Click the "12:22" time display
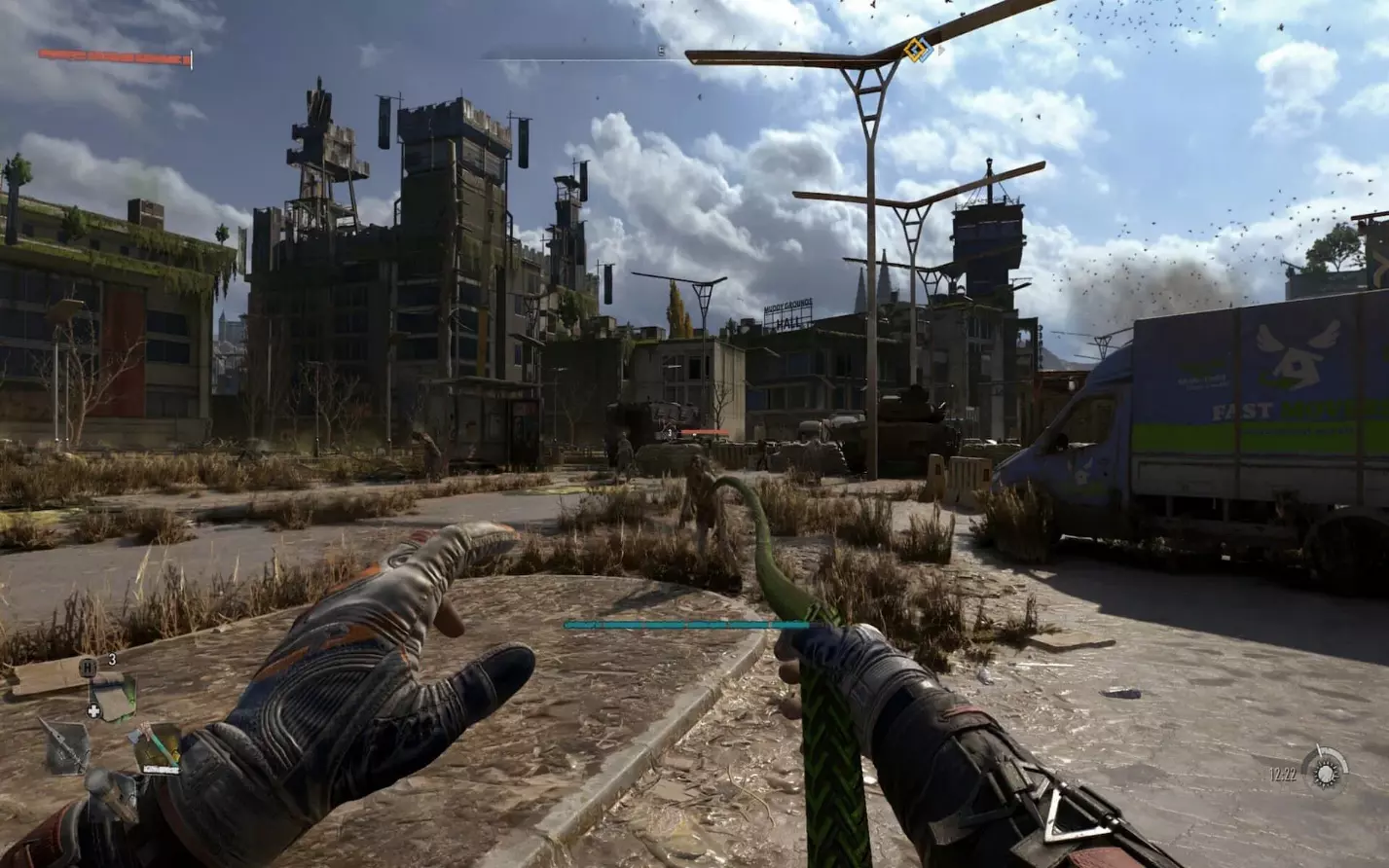Viewport: 1389px width, 868px height. point(1282,774)
